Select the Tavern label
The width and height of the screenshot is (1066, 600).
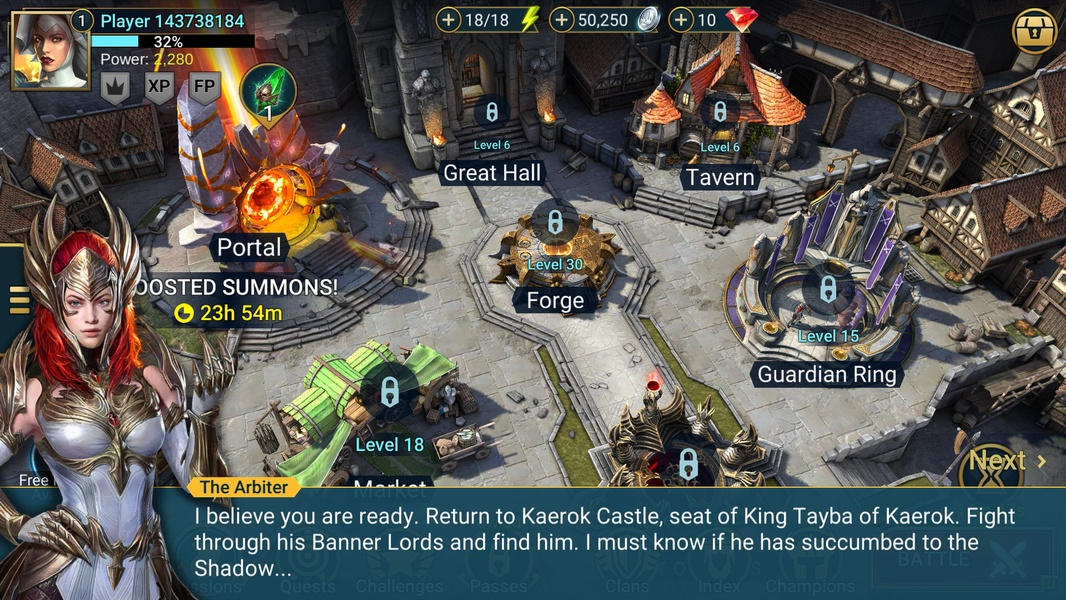tap(720, 178)
